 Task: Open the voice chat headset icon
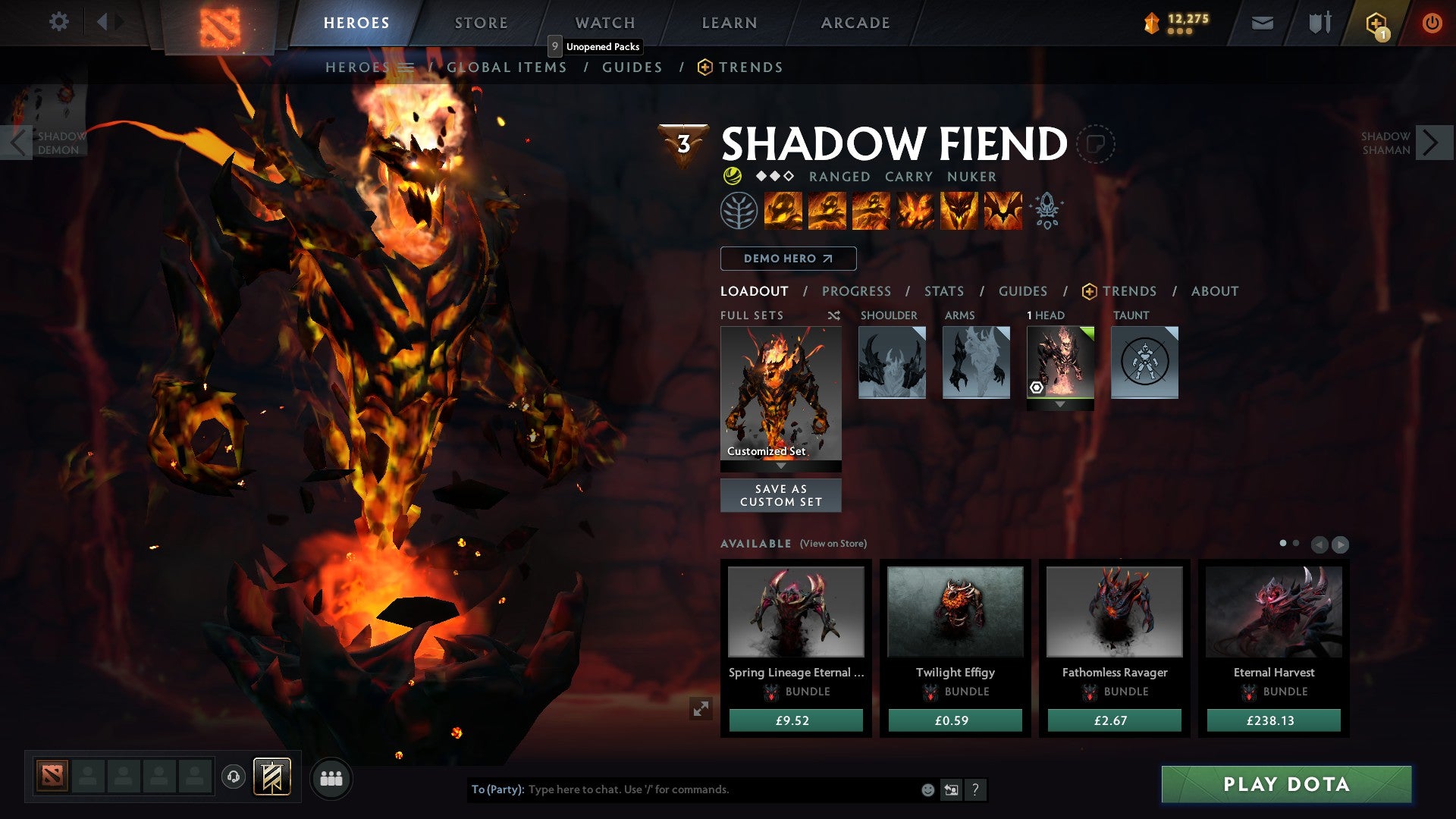234,777
